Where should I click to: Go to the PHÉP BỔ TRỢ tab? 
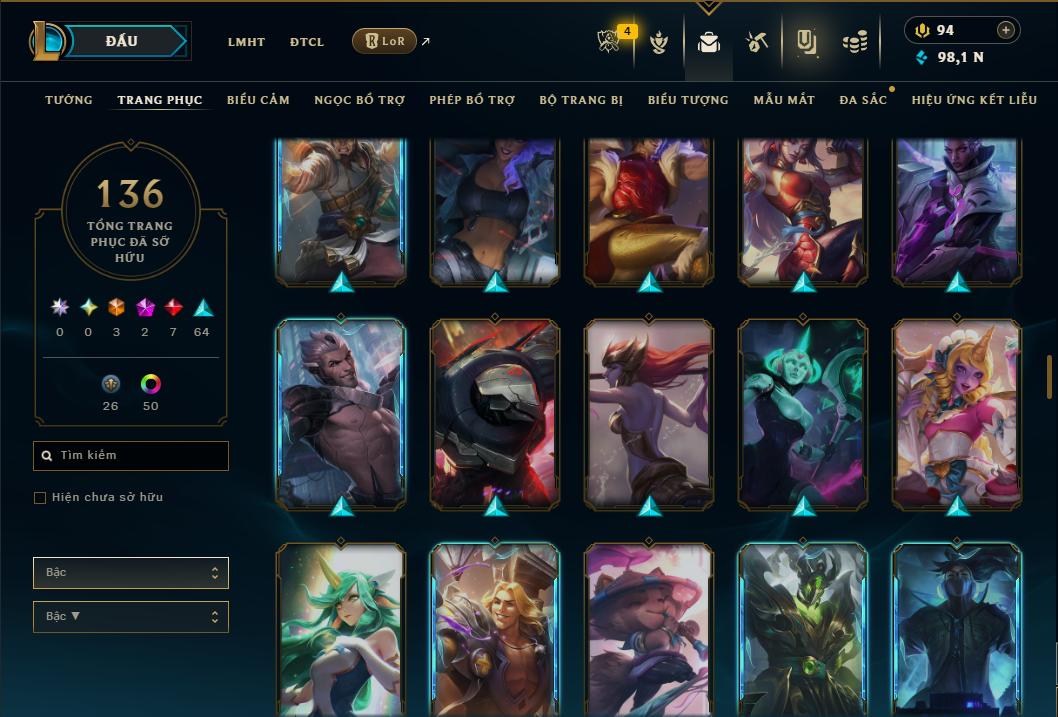[x=472, y=100]
